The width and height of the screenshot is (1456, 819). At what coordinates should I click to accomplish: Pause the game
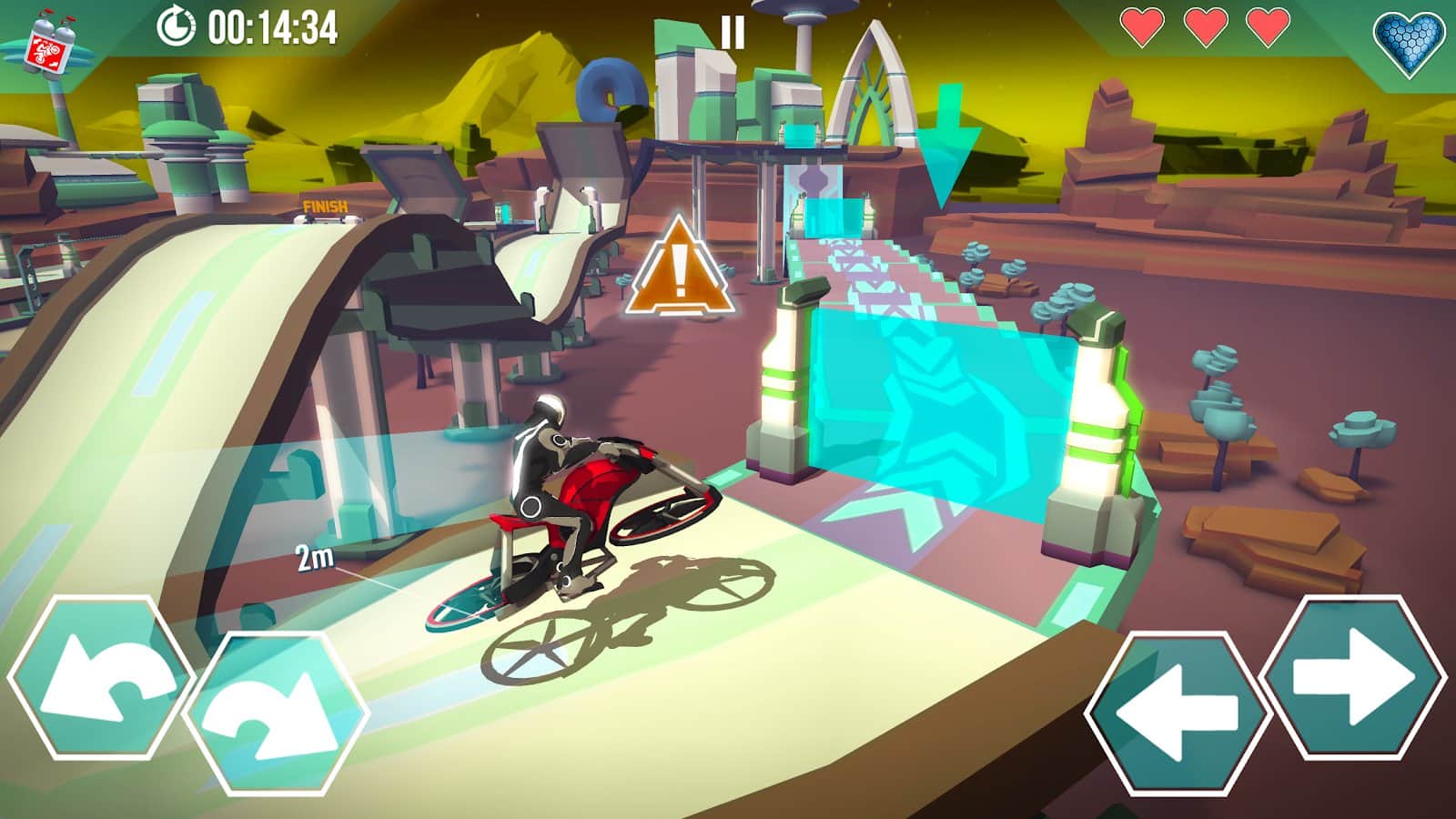(733, 33)
